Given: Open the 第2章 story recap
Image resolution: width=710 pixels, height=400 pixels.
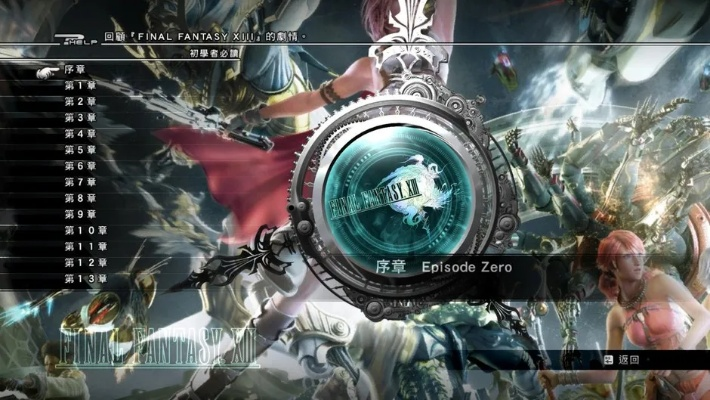Looking at the screenshot, I should [79, 102].
